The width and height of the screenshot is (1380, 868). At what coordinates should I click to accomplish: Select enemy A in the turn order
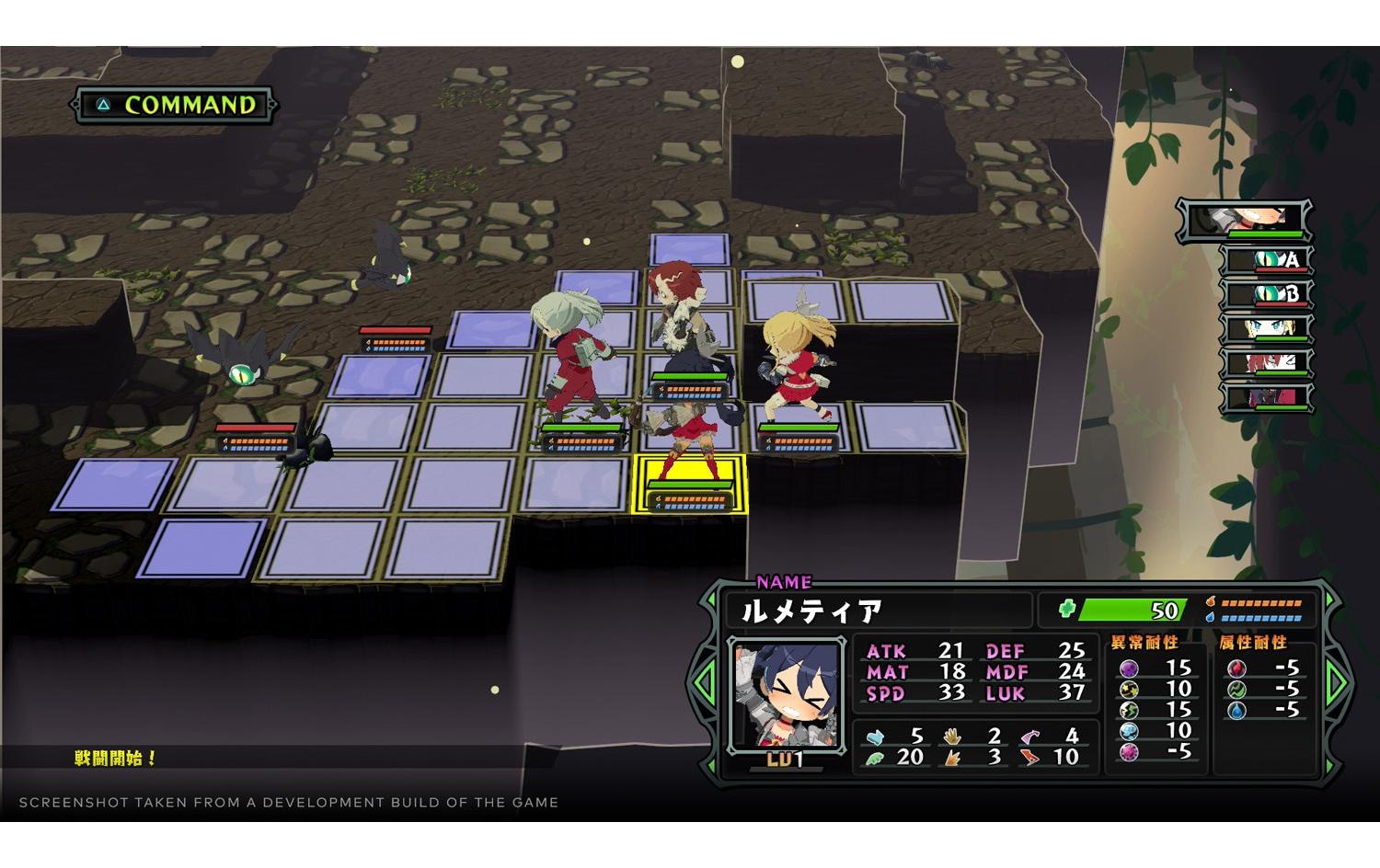click(x=1268, y=260)
